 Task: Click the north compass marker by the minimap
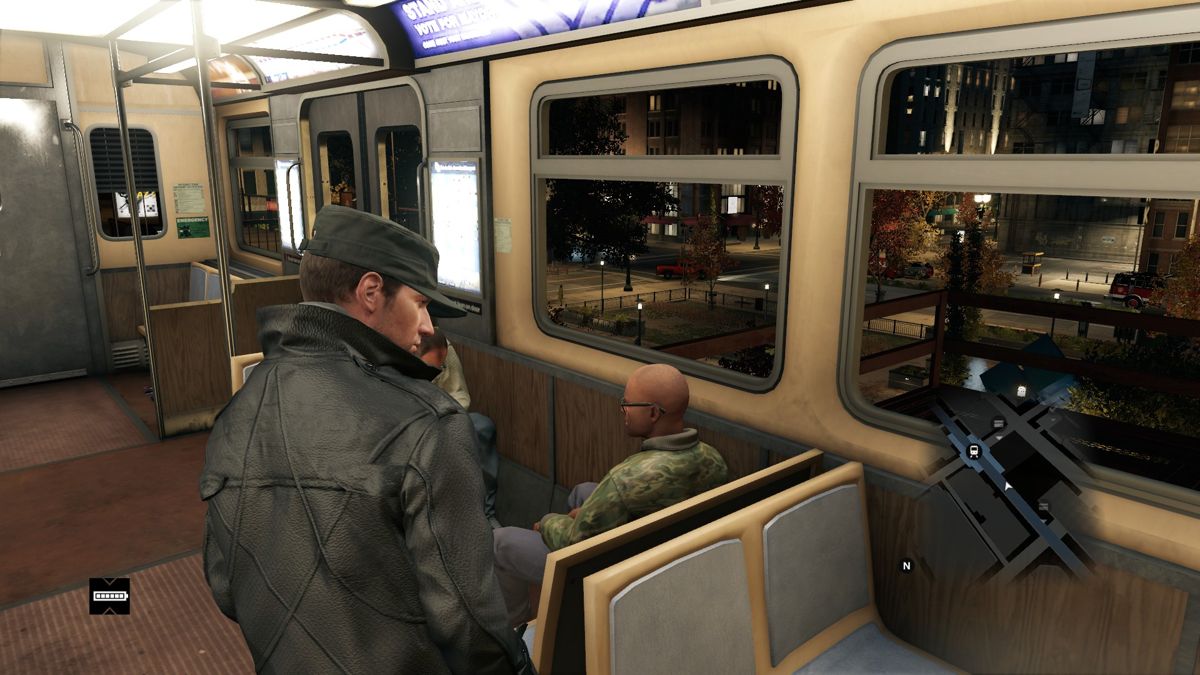click(907, 566)
